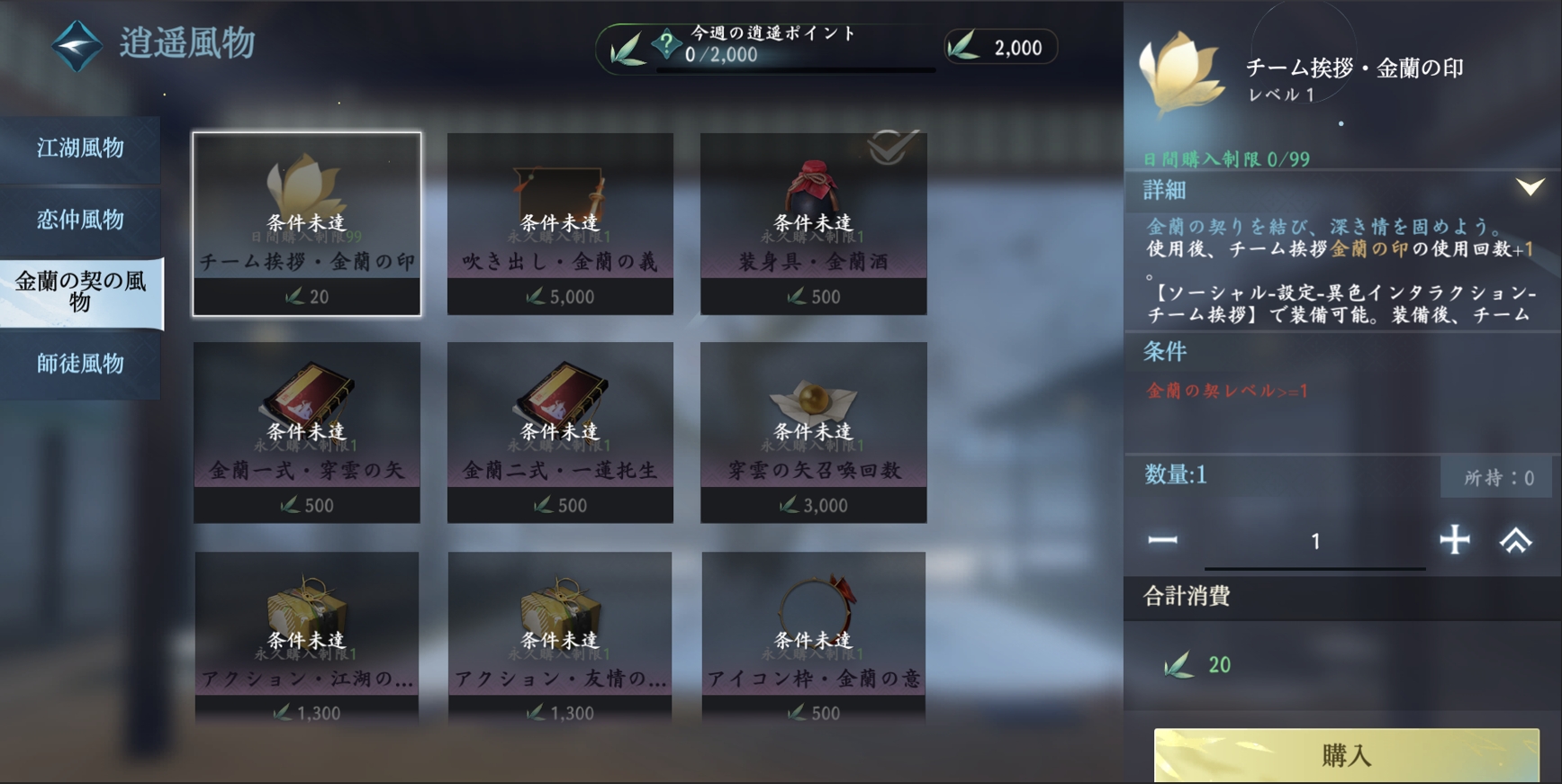Select the 金蘭の契の風物 tab
The width and height of the screenshot is (1562, 784).
click(80, 292)
